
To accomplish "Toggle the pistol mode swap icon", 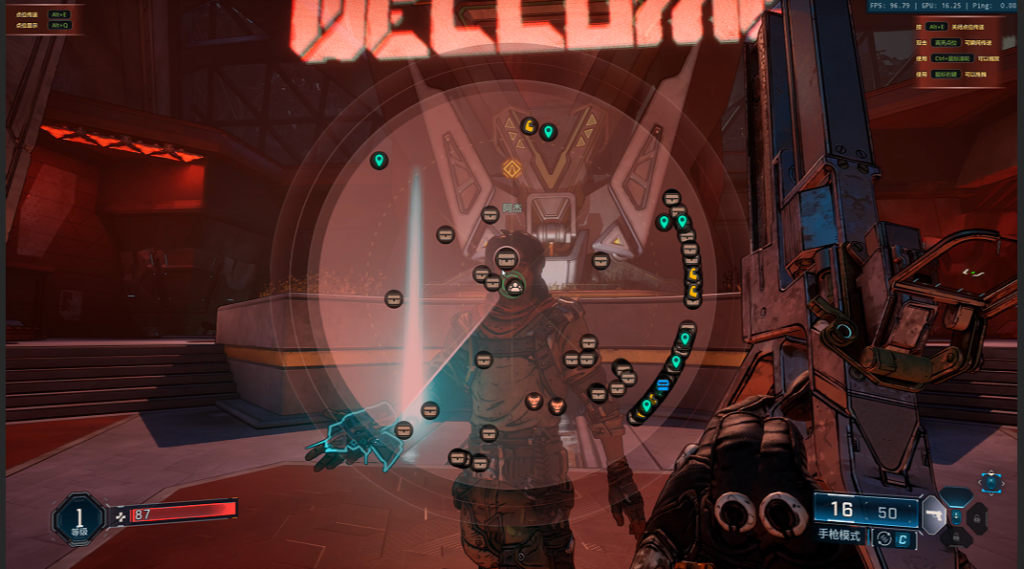I will pyautogui.click(x=883, y=539).
